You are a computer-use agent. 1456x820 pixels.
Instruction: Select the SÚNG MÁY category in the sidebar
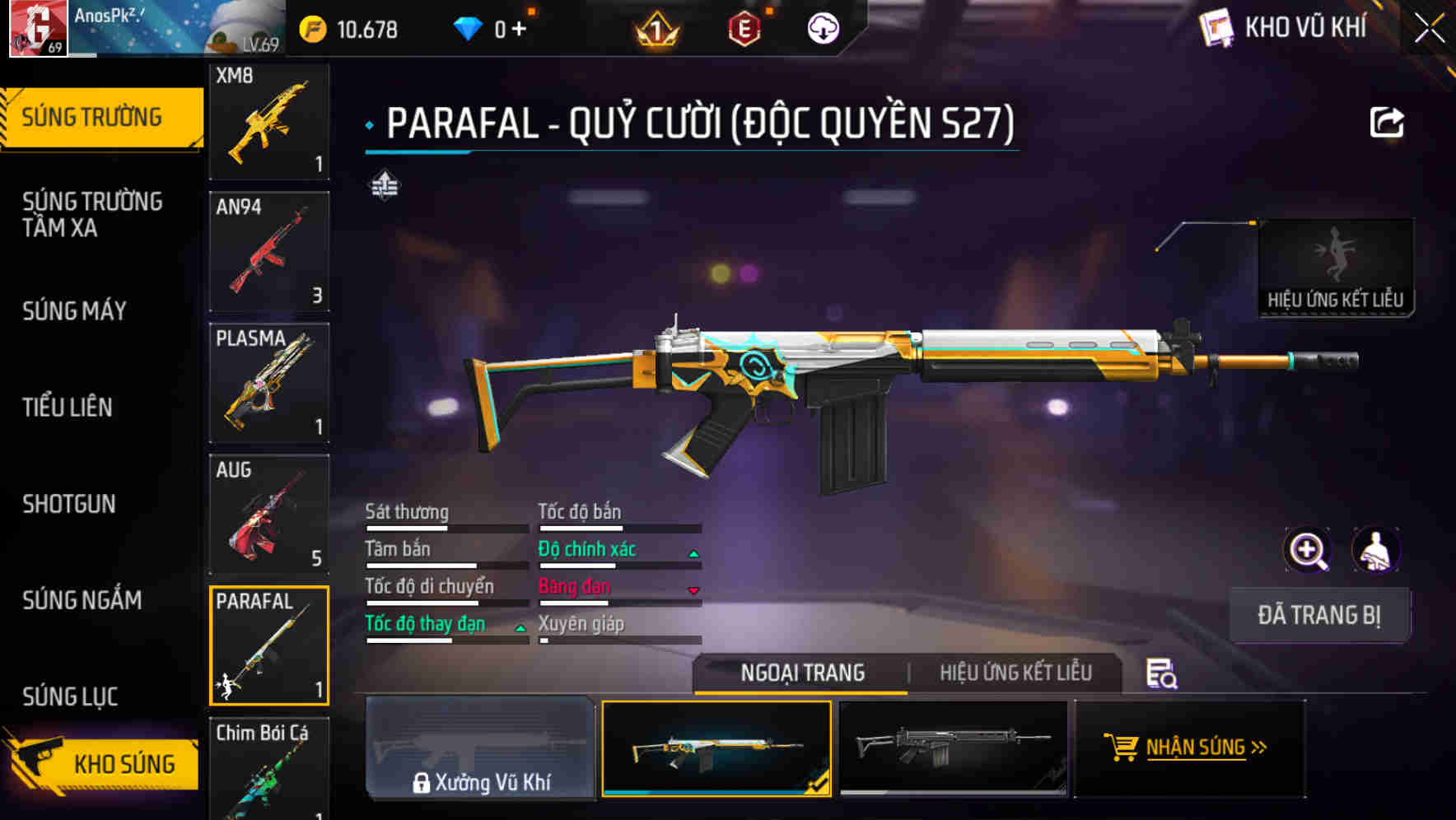coord(74,311)
